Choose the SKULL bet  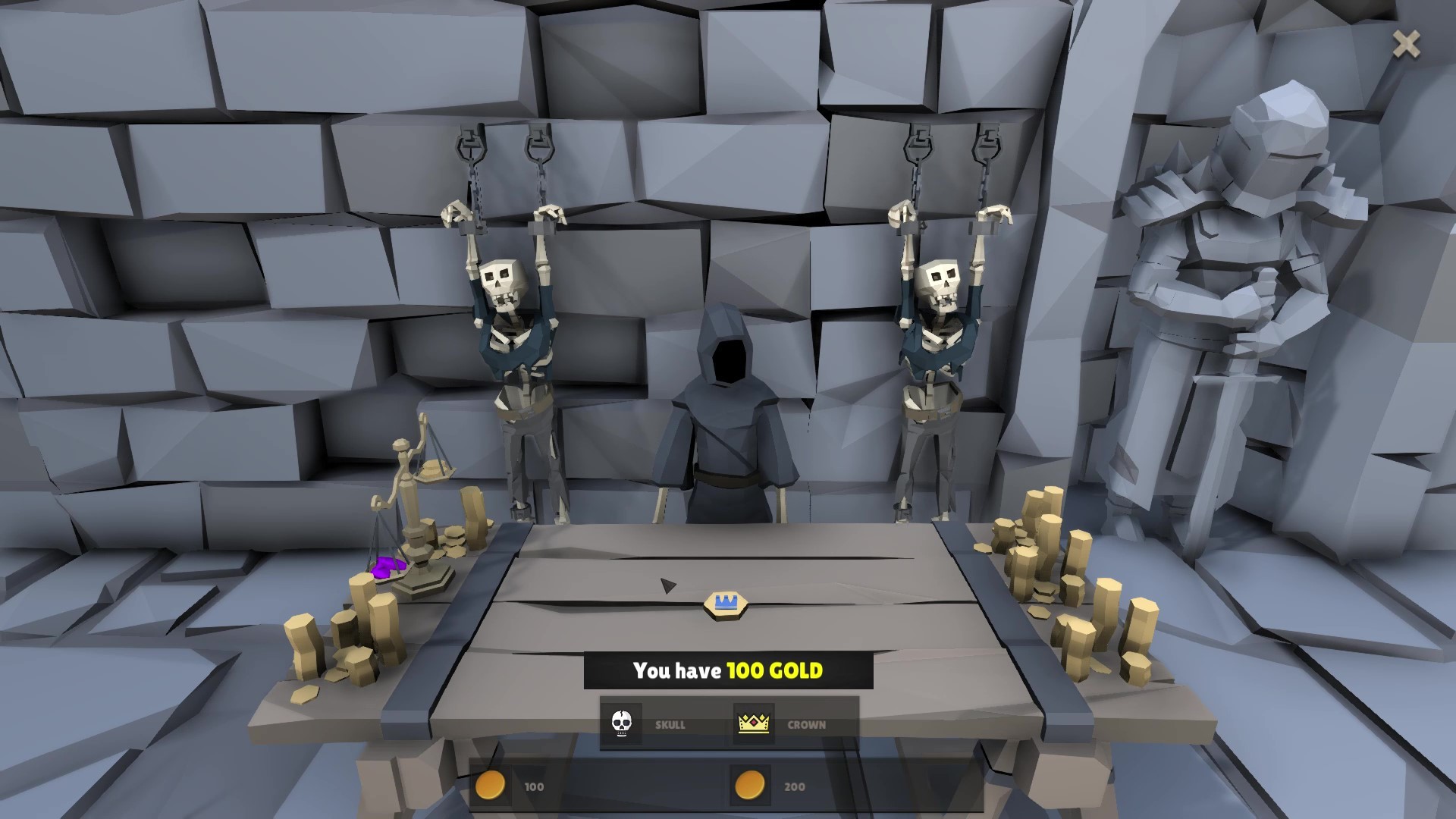coord(657,724)
